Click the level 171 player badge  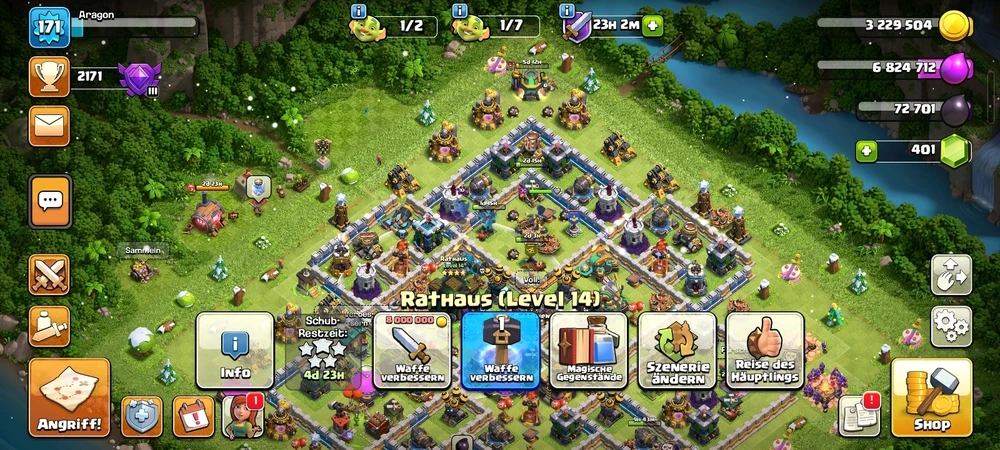(x=49, y=26)
